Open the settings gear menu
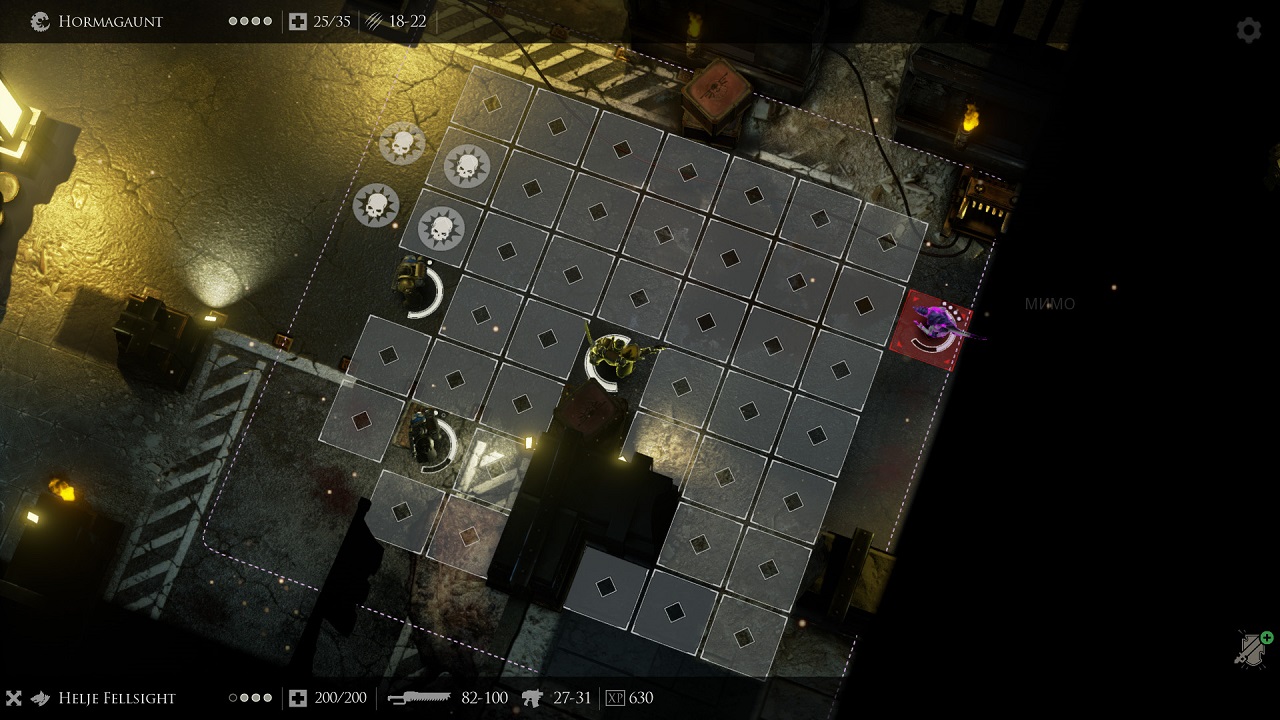The image size is (1280, 720). (1248, 30)
